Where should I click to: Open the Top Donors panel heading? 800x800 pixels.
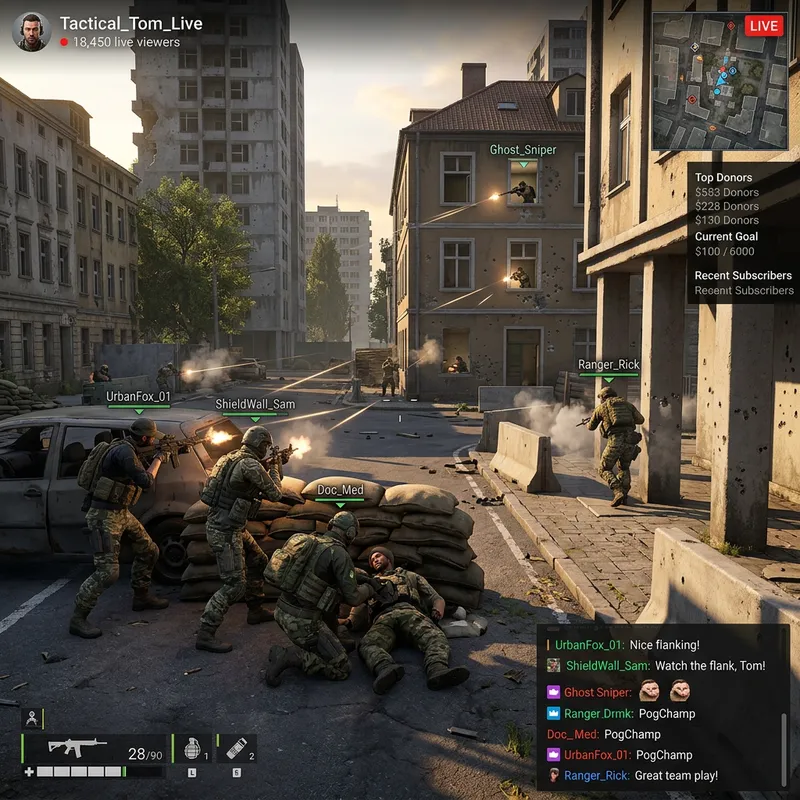(724, 178)
